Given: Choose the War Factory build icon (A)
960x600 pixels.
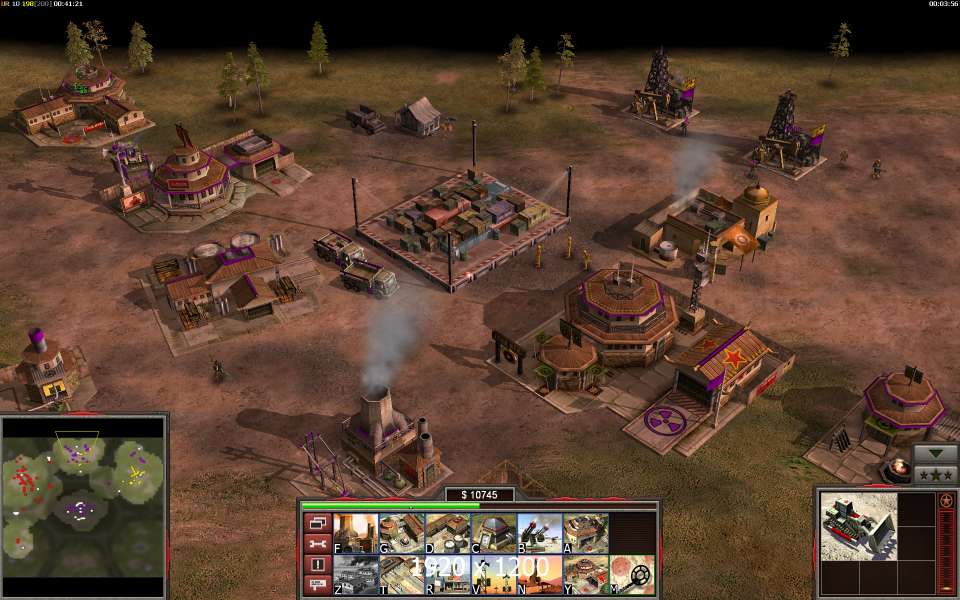Looking at the screenshot, I should [585, 533].
